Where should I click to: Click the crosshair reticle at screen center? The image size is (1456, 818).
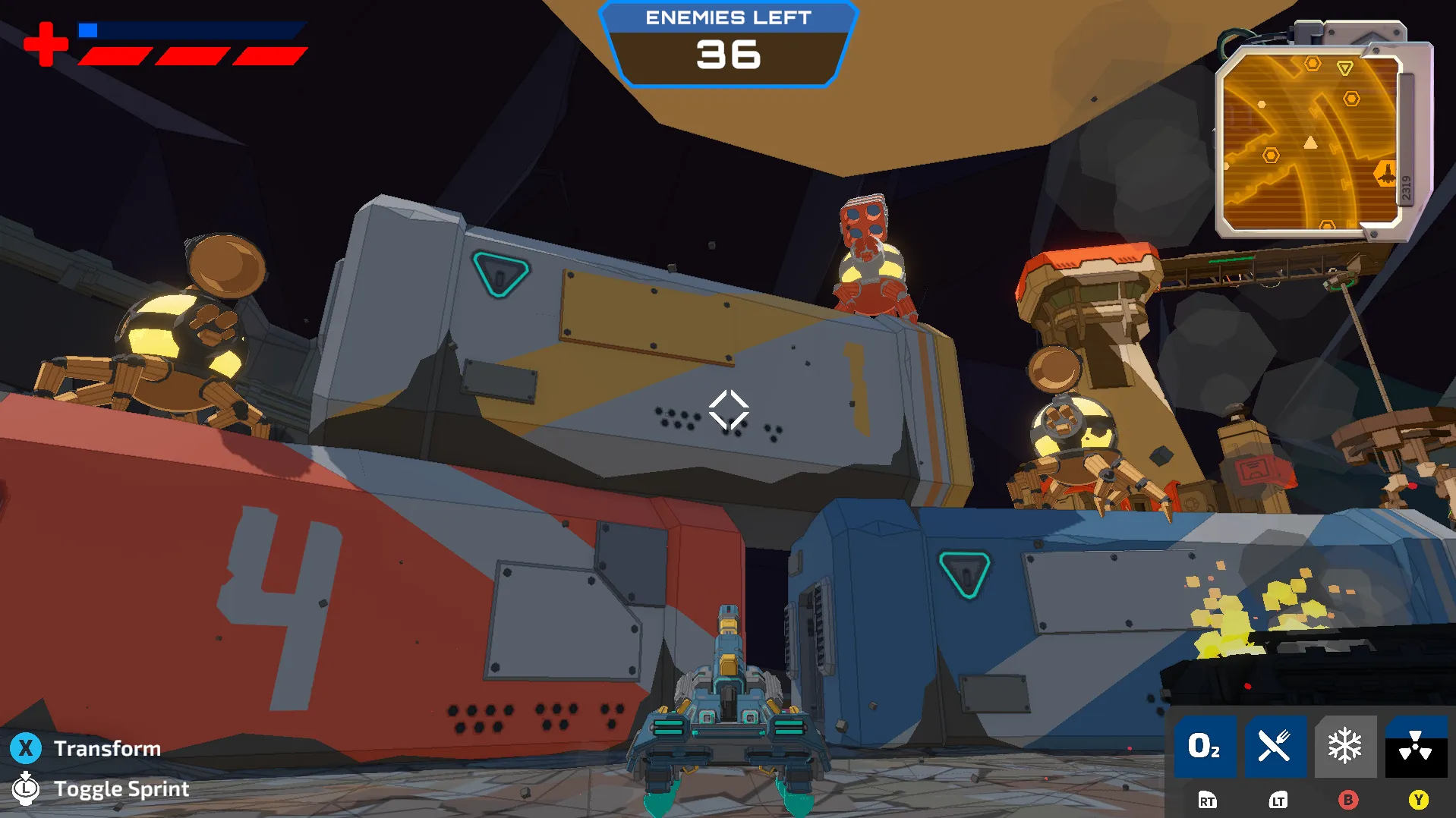coord(728,410)
